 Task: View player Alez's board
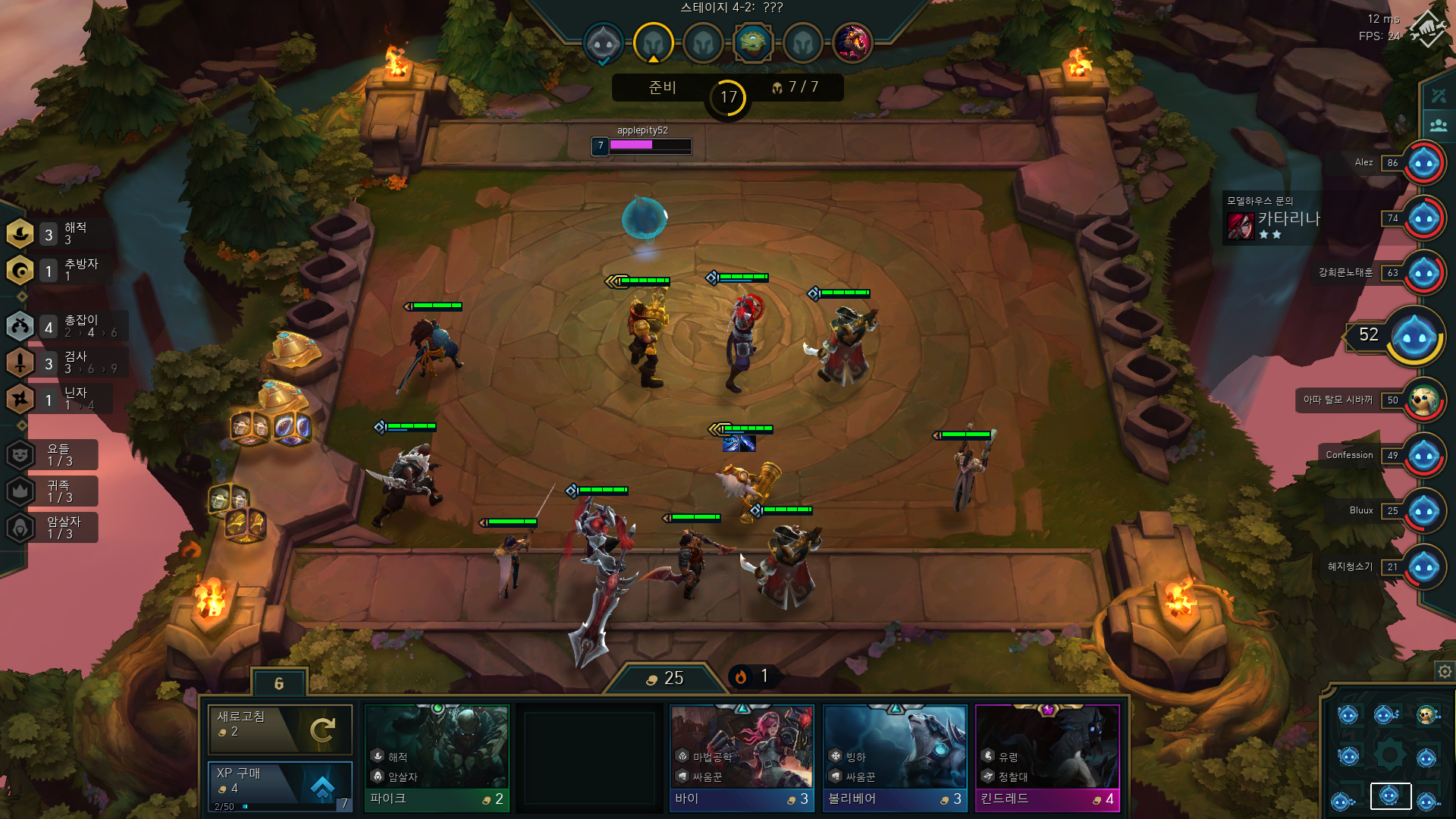coord(1423,162)
